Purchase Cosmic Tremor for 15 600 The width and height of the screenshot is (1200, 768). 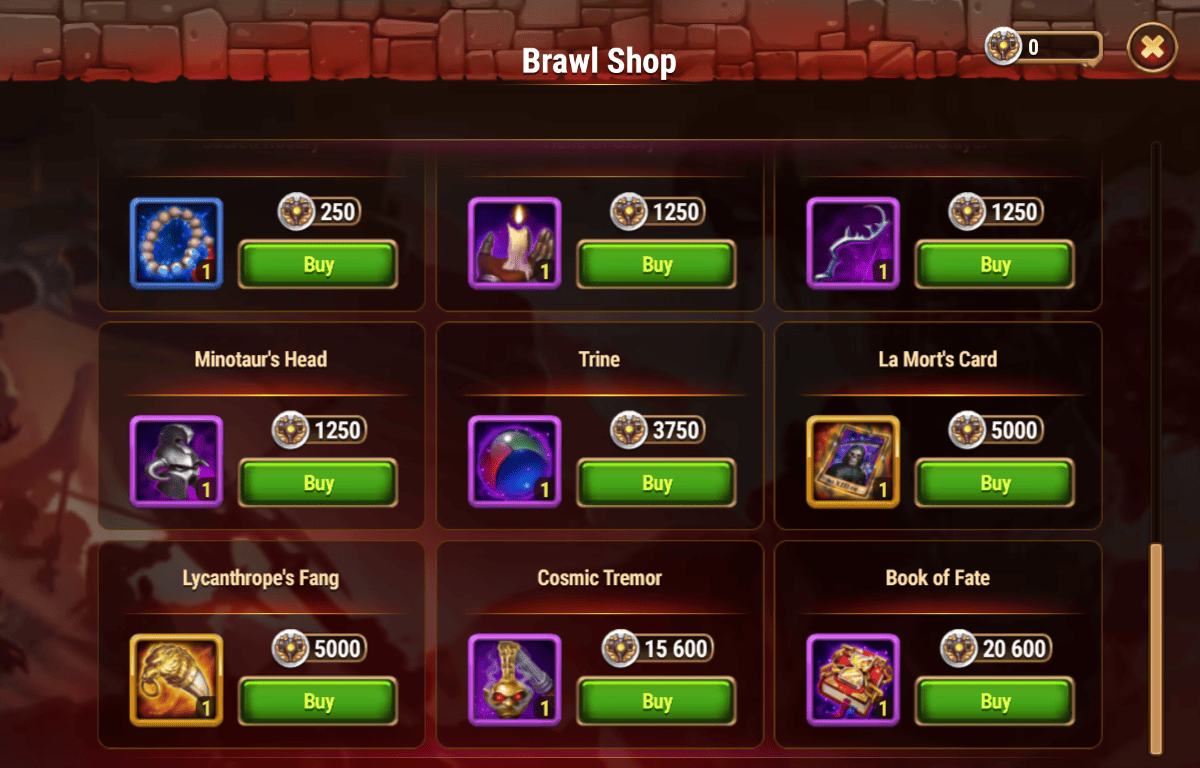point(656,702)
